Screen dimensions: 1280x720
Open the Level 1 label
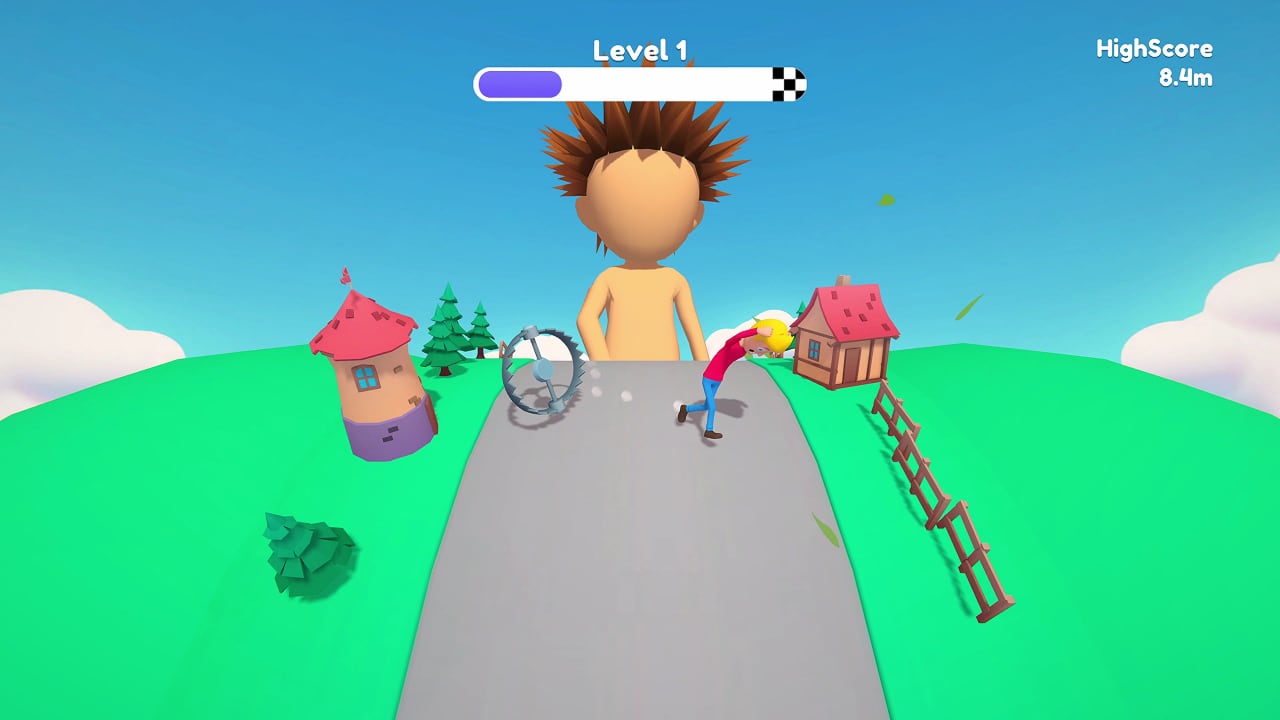639,49
